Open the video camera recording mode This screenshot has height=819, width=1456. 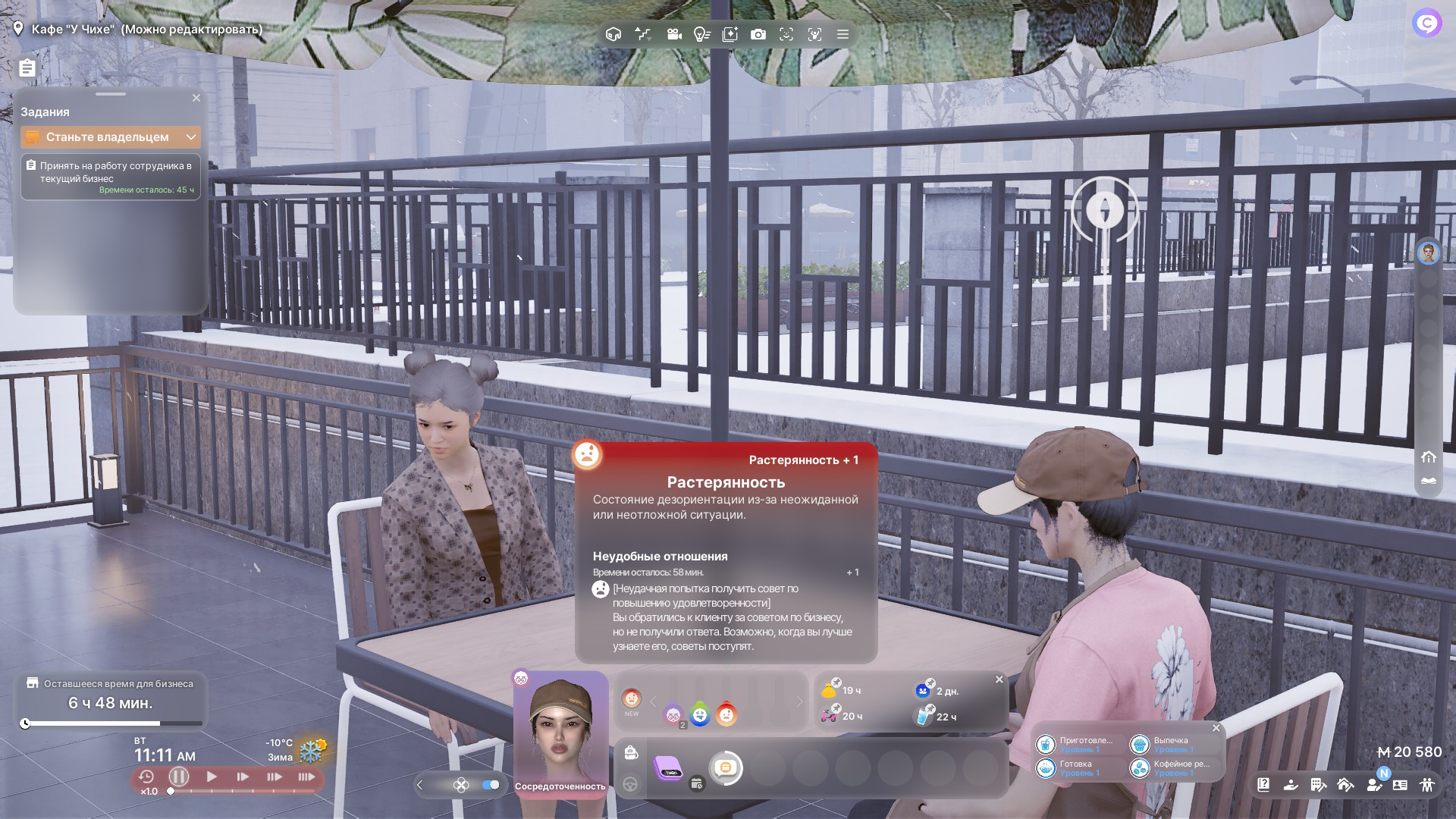[673, 34]
